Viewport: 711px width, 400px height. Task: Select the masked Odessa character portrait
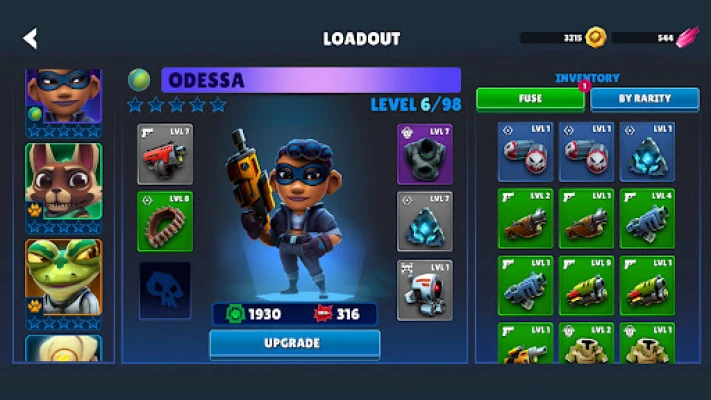pos(63,98)
